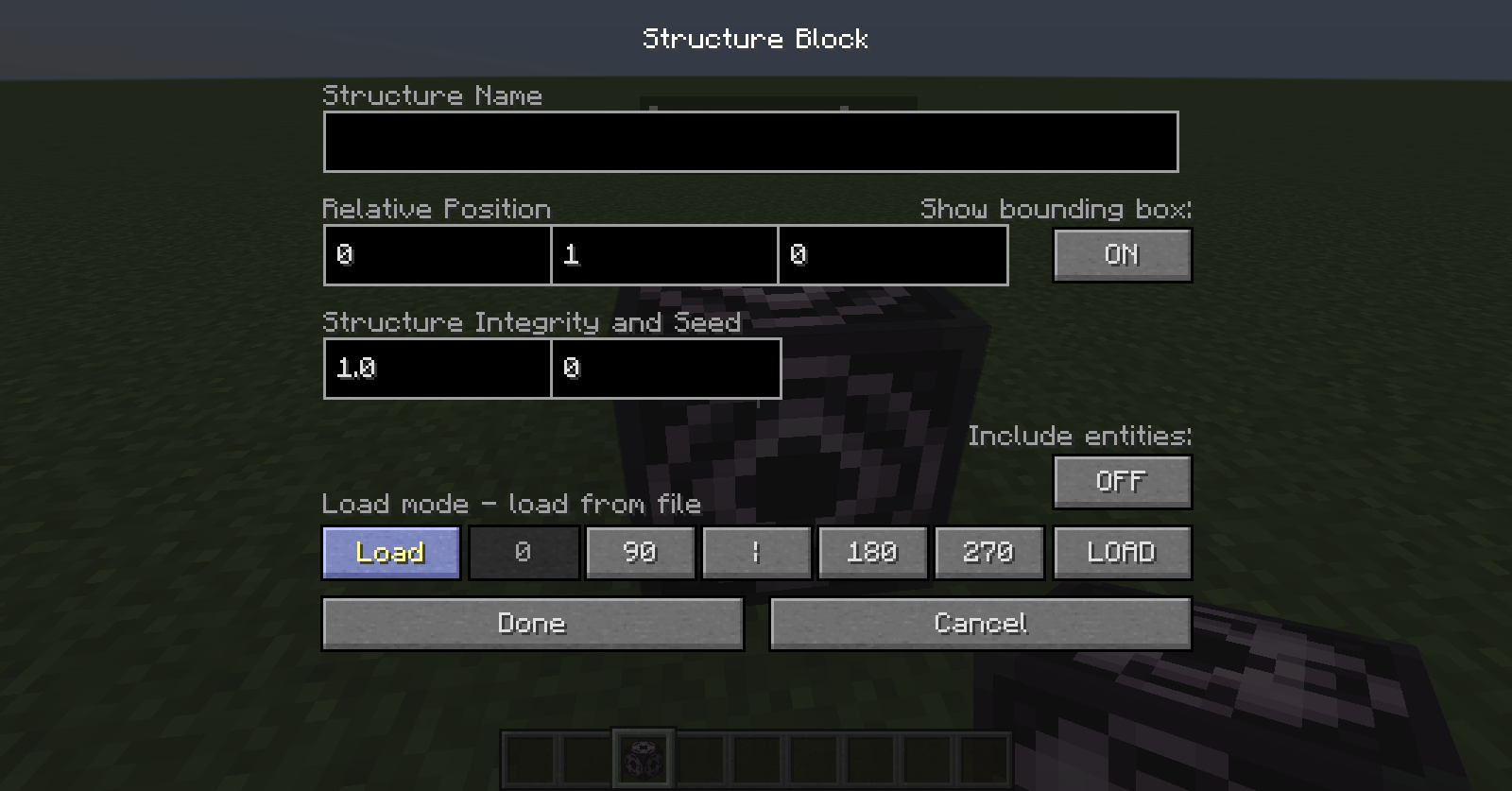
Task: Enable Include entities
Action: (1122, 481)
